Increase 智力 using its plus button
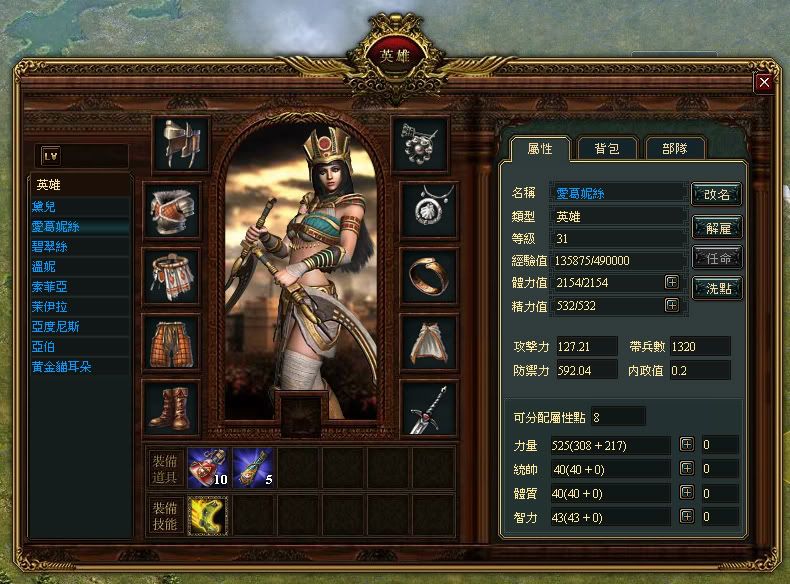Image resolution: width=790 pixels, height=584 pixels. 686,516
